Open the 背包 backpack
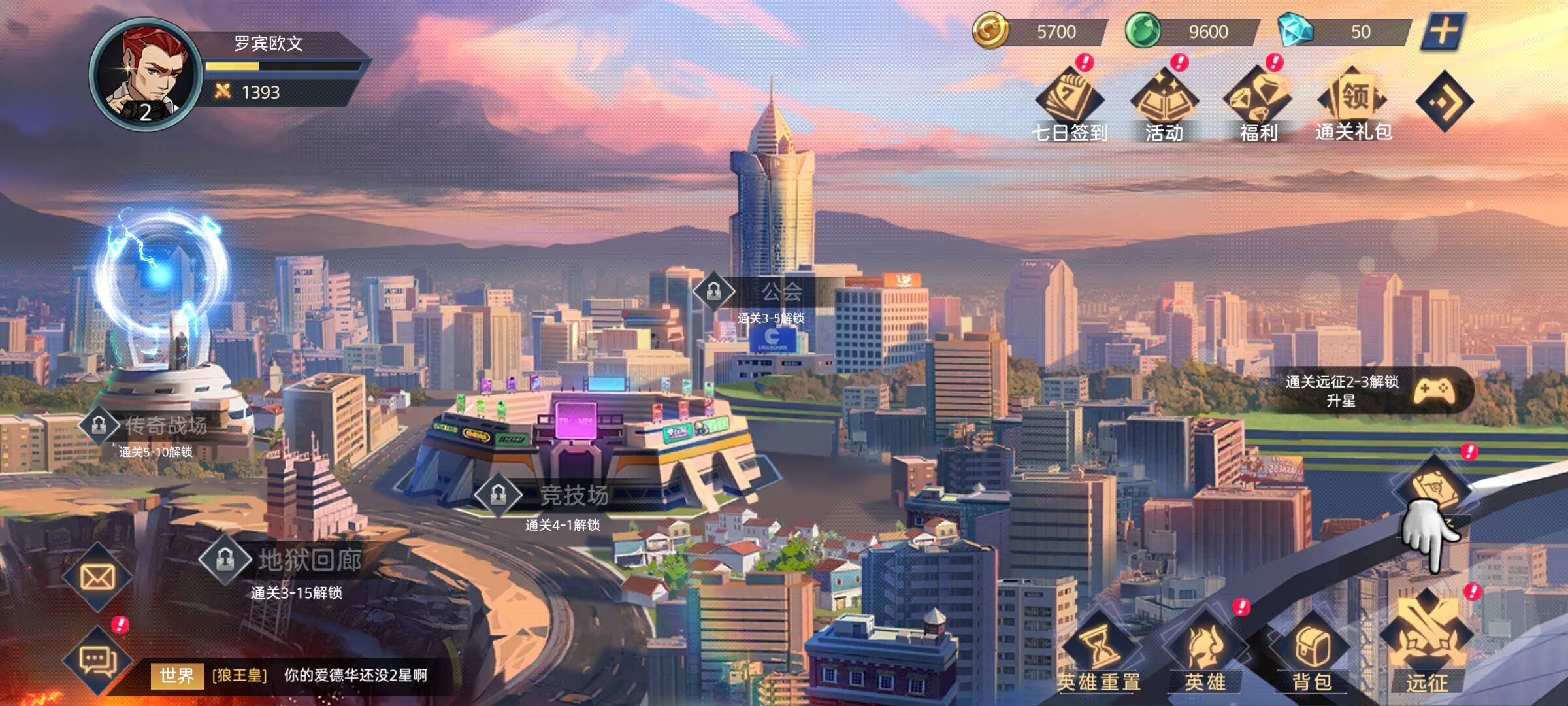 tap(1311, 654)
